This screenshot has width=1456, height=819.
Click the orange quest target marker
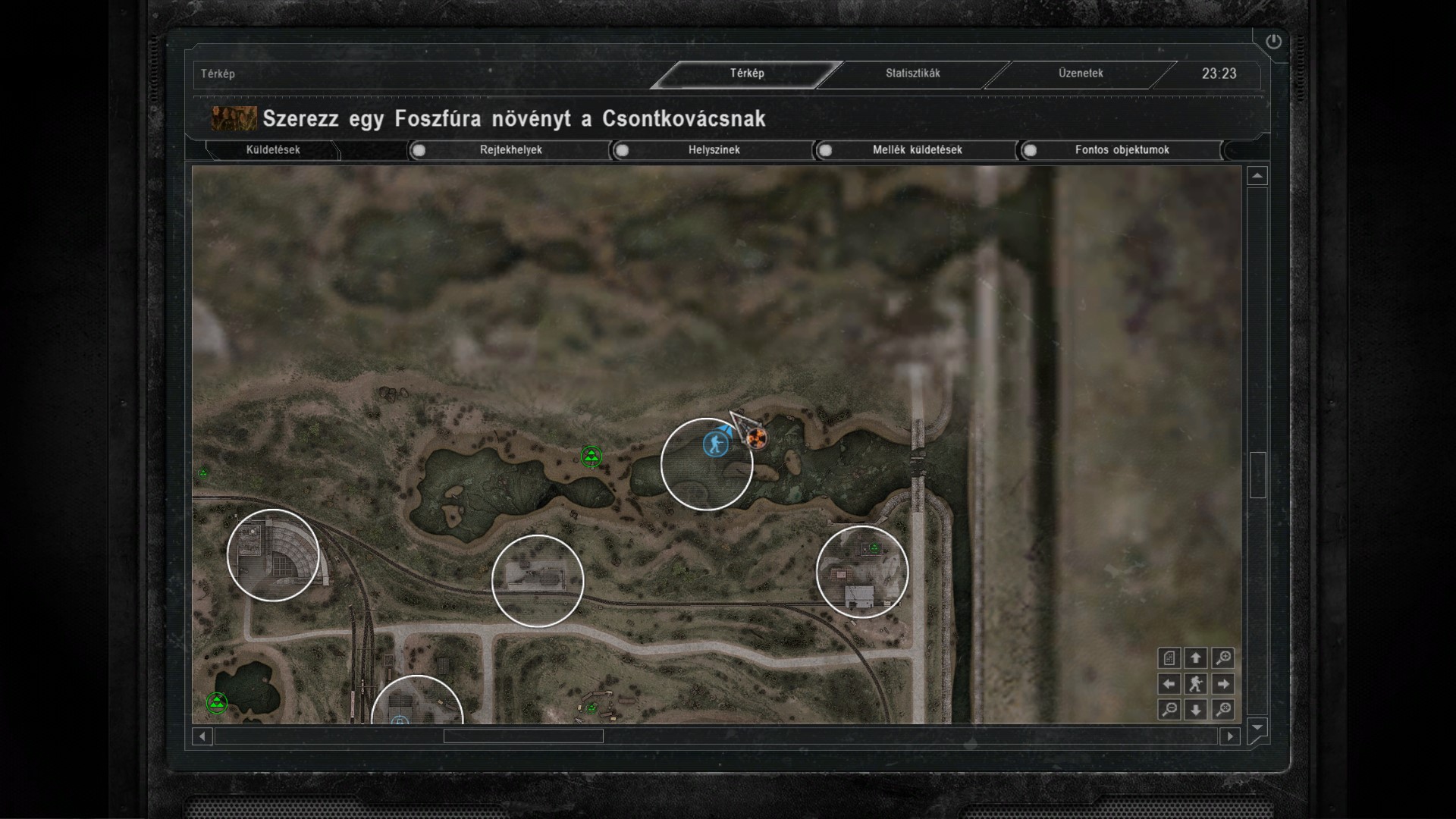pos(756,438)
